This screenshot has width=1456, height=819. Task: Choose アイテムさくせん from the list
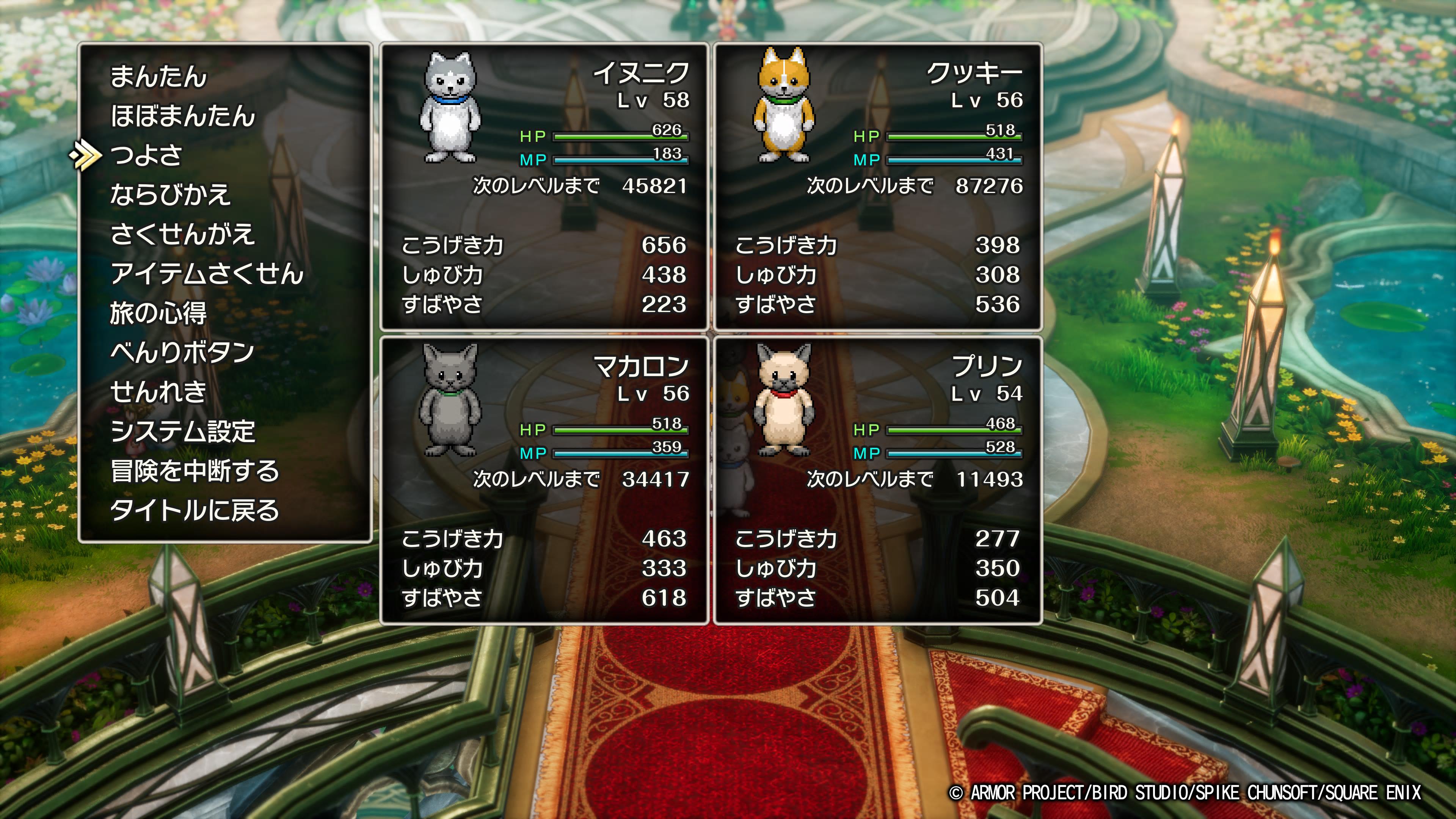click(207, 273)
